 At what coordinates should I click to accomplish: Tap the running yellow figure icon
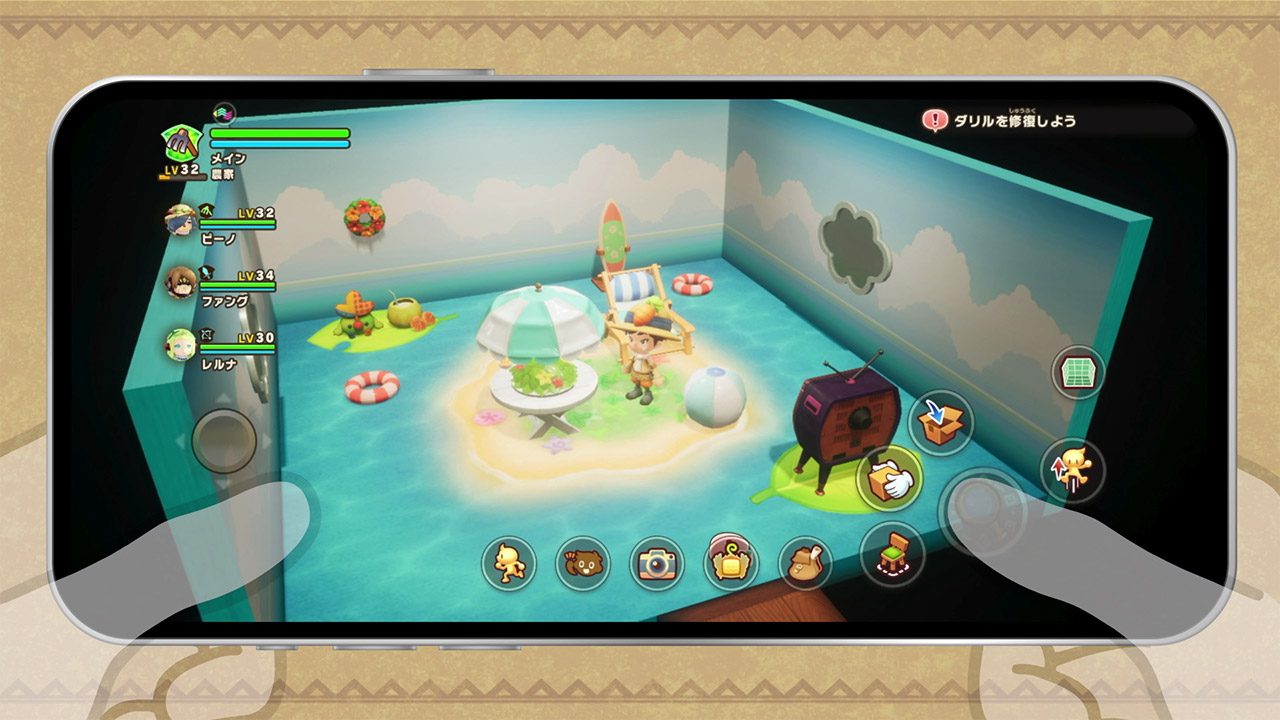point(509,563)
